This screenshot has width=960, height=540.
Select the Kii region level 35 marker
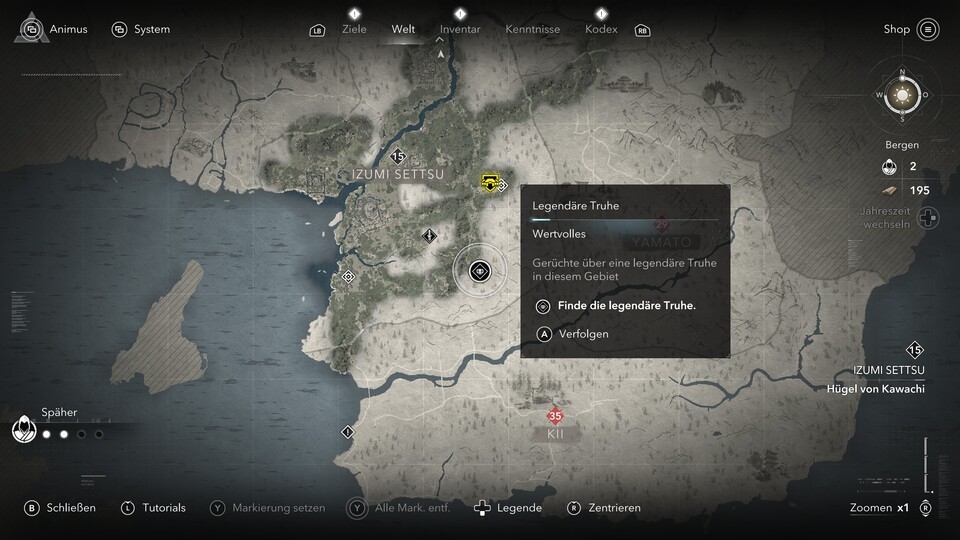pos(555,416)
